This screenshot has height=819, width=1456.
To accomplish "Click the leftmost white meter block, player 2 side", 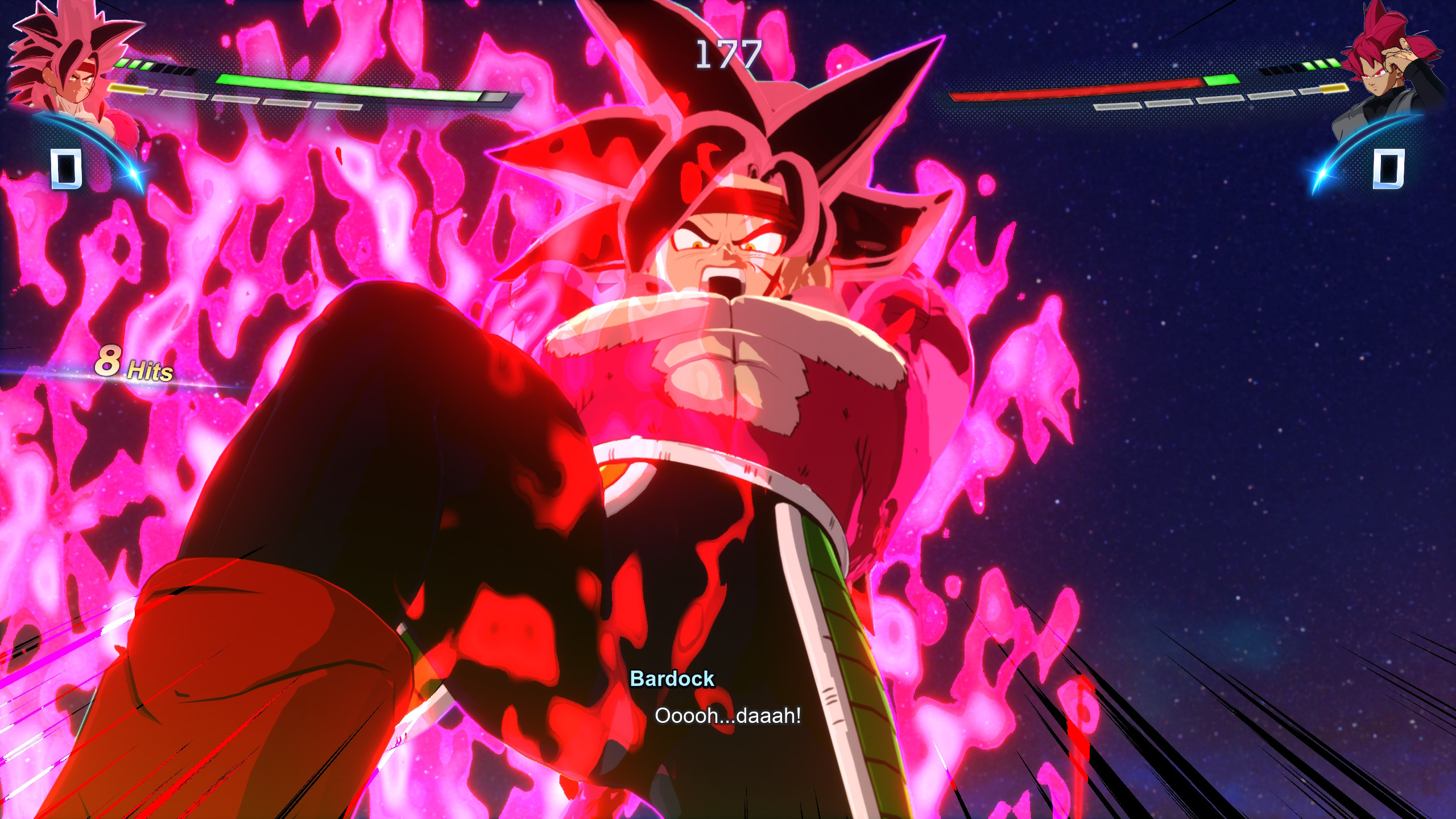I will [x=1118, y=106].
